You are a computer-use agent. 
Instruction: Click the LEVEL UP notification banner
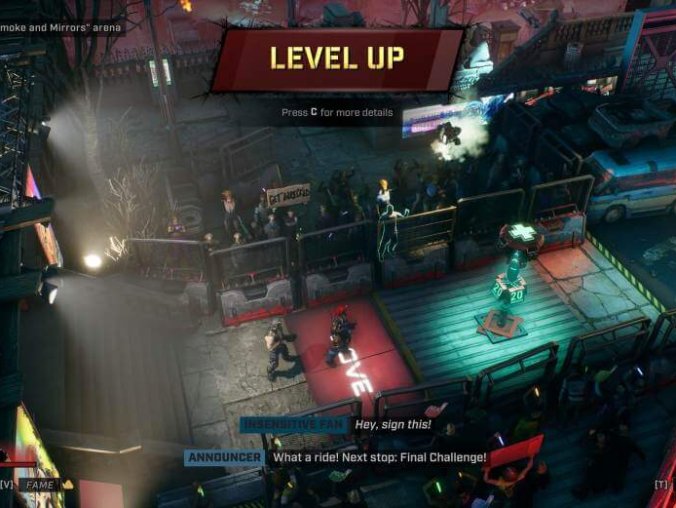(x=337, y=59)
